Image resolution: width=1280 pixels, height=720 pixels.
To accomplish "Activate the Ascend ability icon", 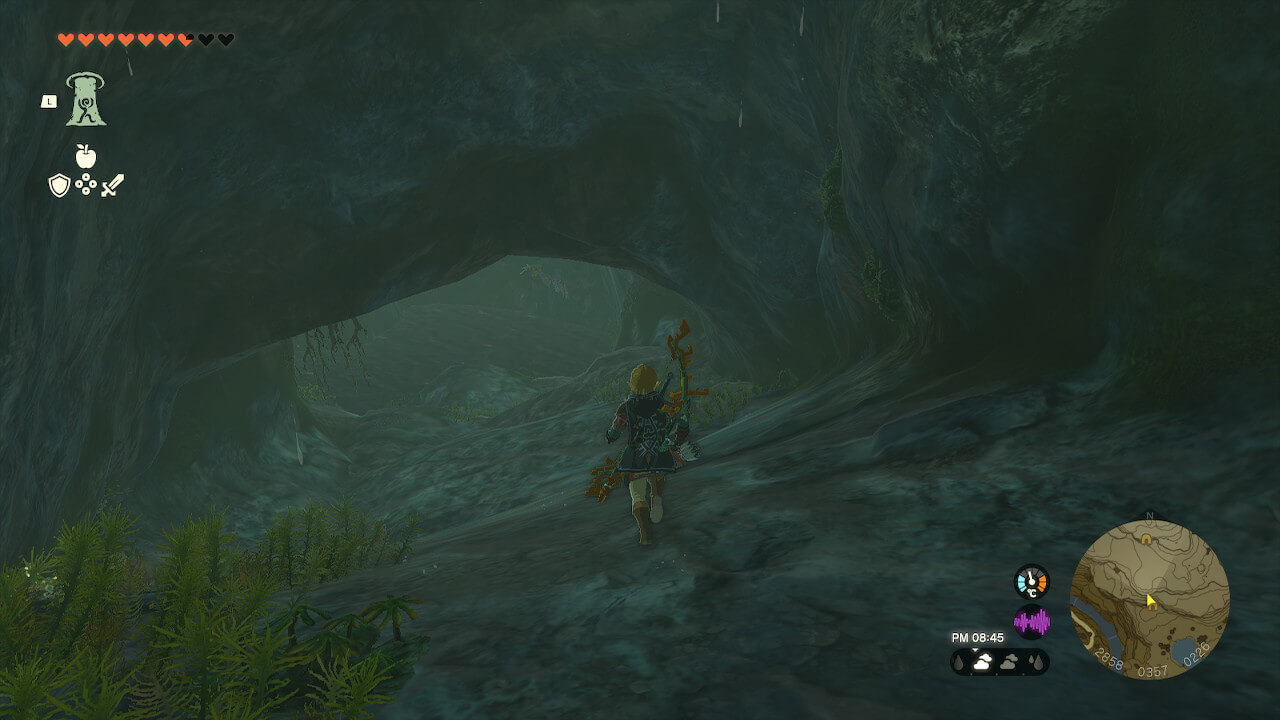I will tap(86, 100).
